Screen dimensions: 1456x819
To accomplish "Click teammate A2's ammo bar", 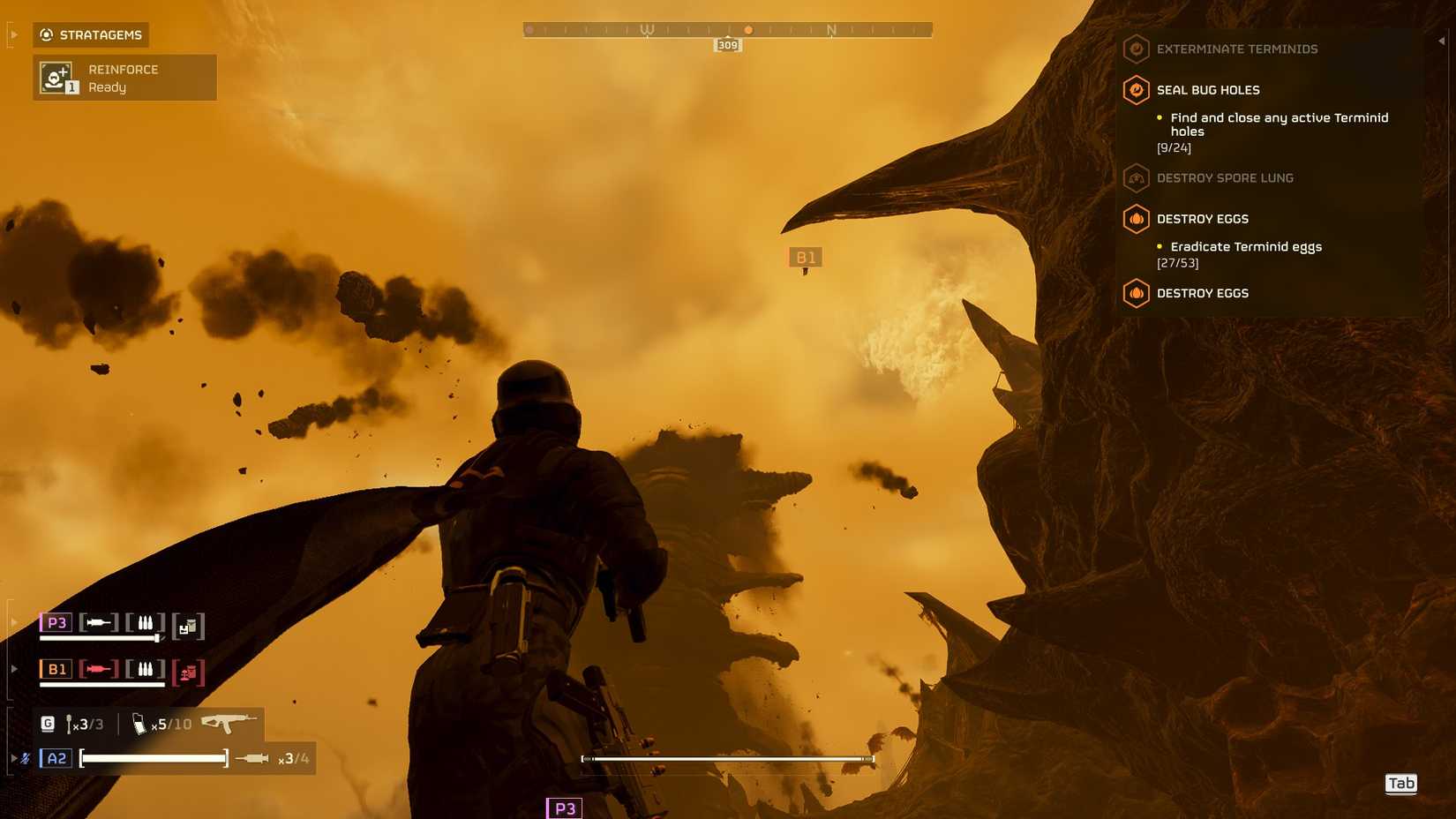I will click(x=152, y=757).
